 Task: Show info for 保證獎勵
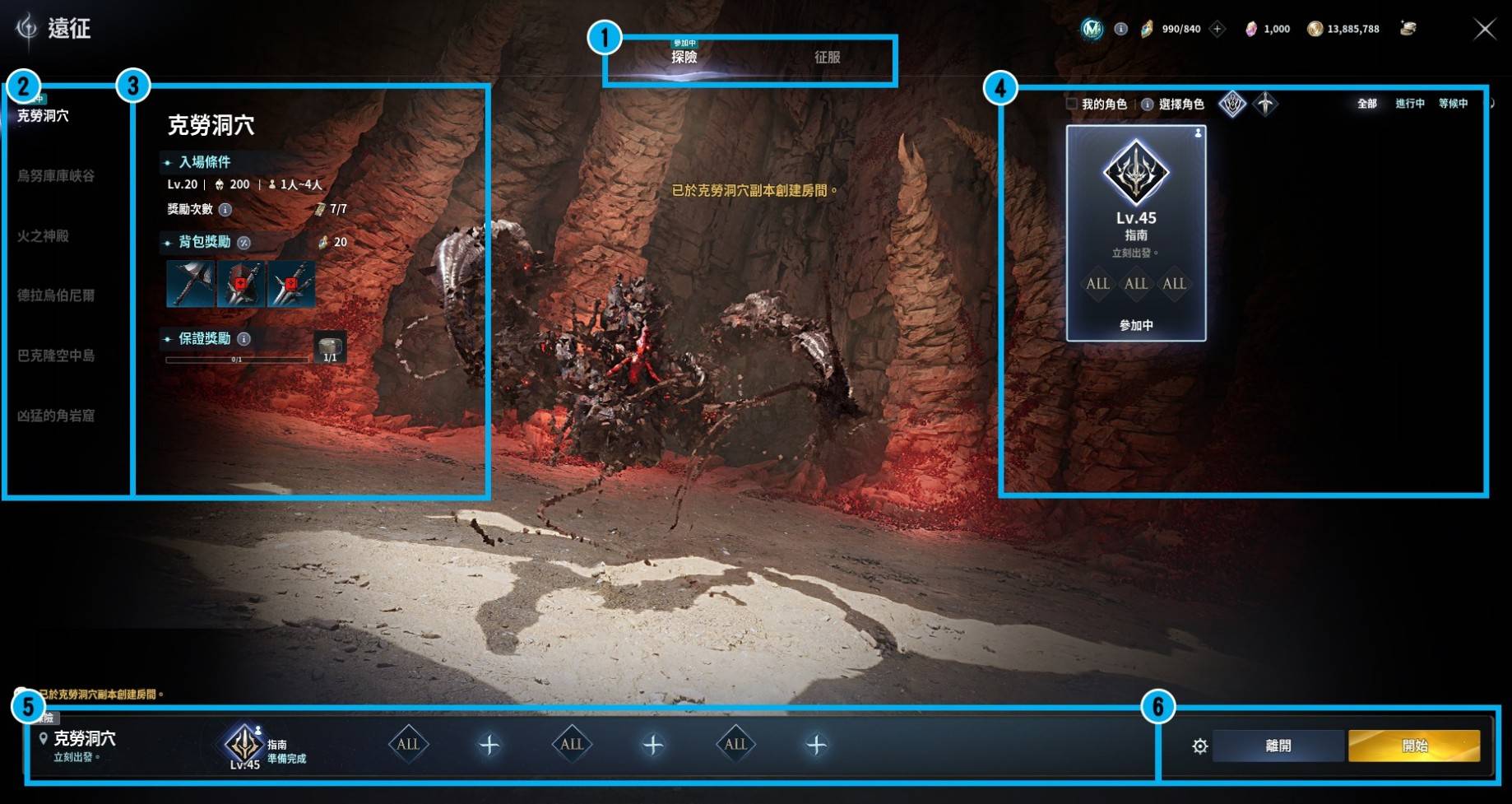pyautogui.click(x=244, y=339)
